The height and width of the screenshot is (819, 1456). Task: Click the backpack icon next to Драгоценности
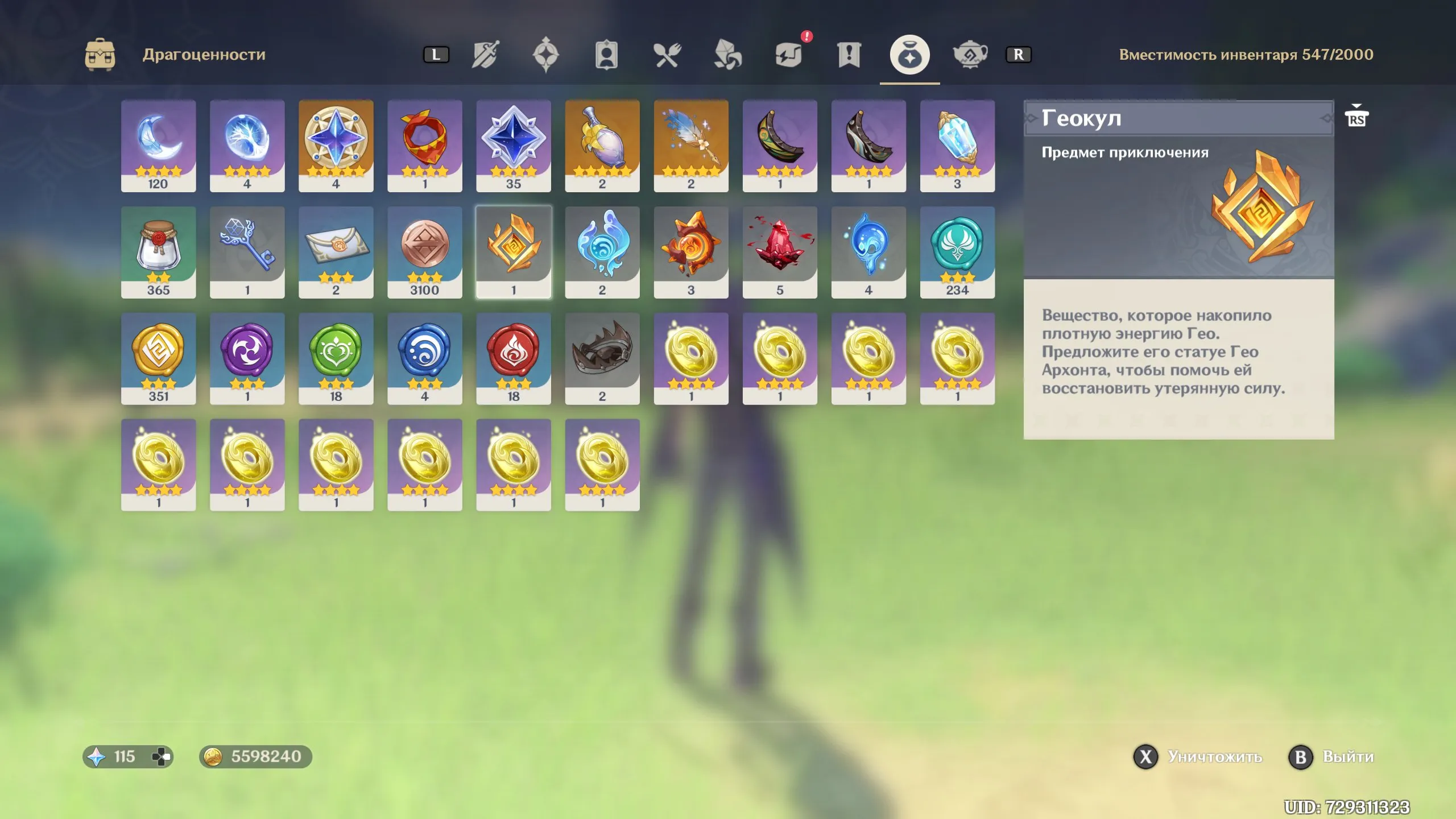101,54
